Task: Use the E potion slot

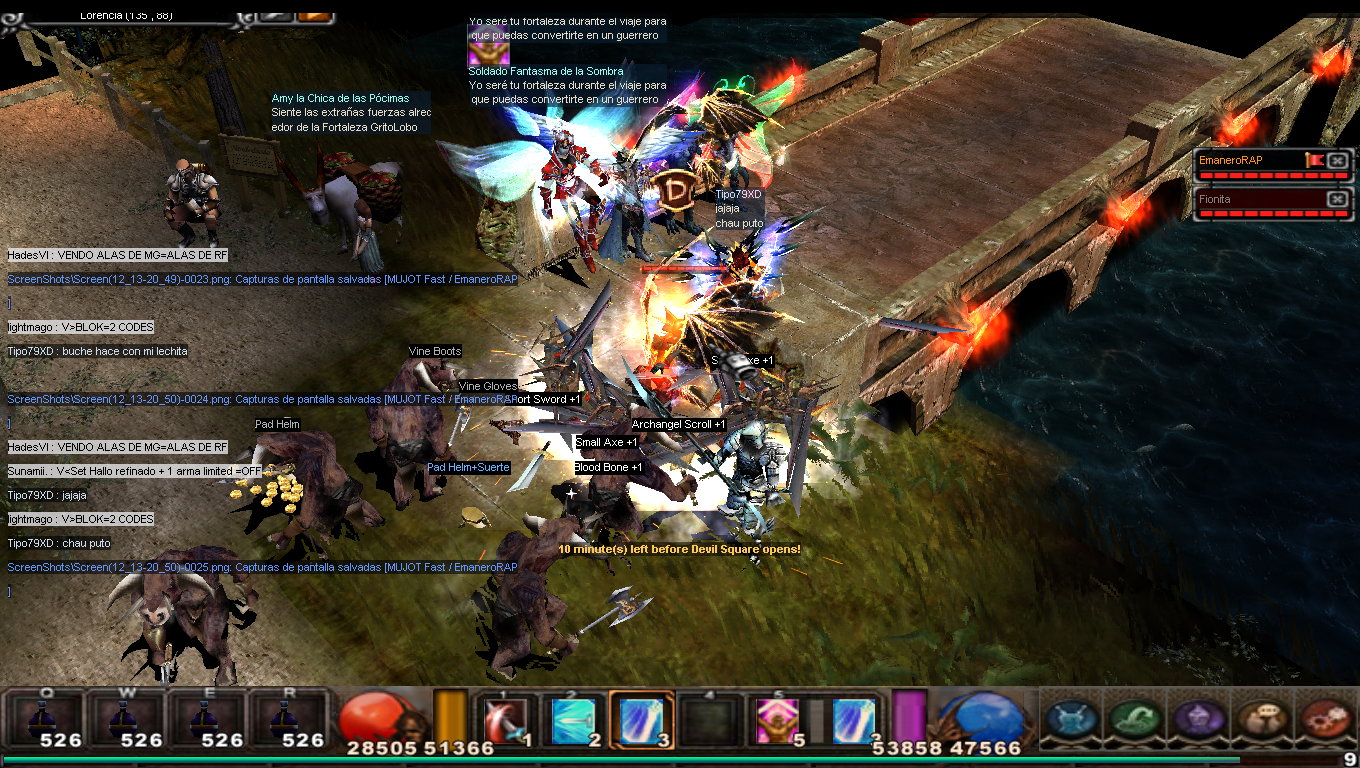Action: click(x=207, y=719)
